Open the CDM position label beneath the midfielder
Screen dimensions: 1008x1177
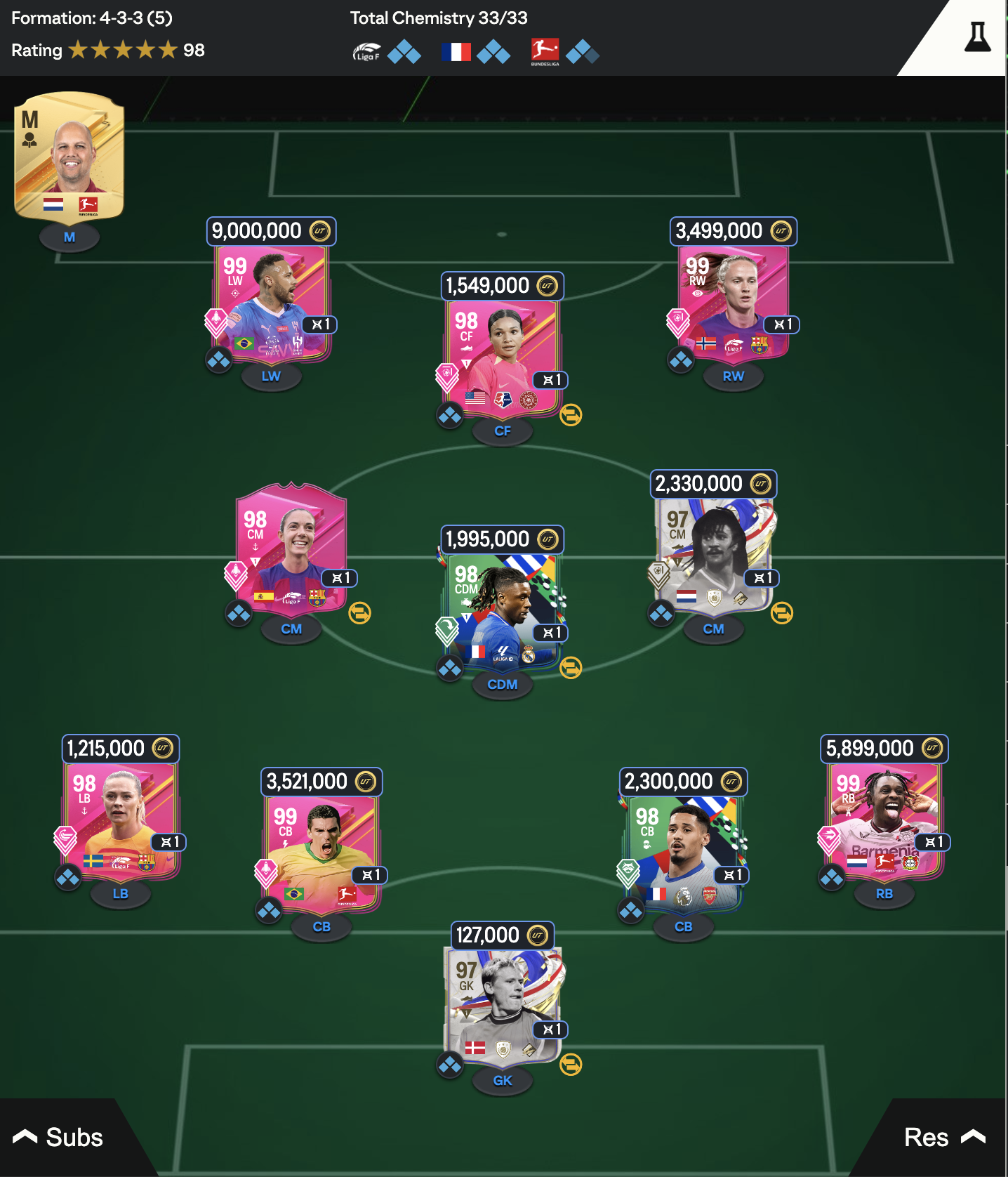point(502,683)
